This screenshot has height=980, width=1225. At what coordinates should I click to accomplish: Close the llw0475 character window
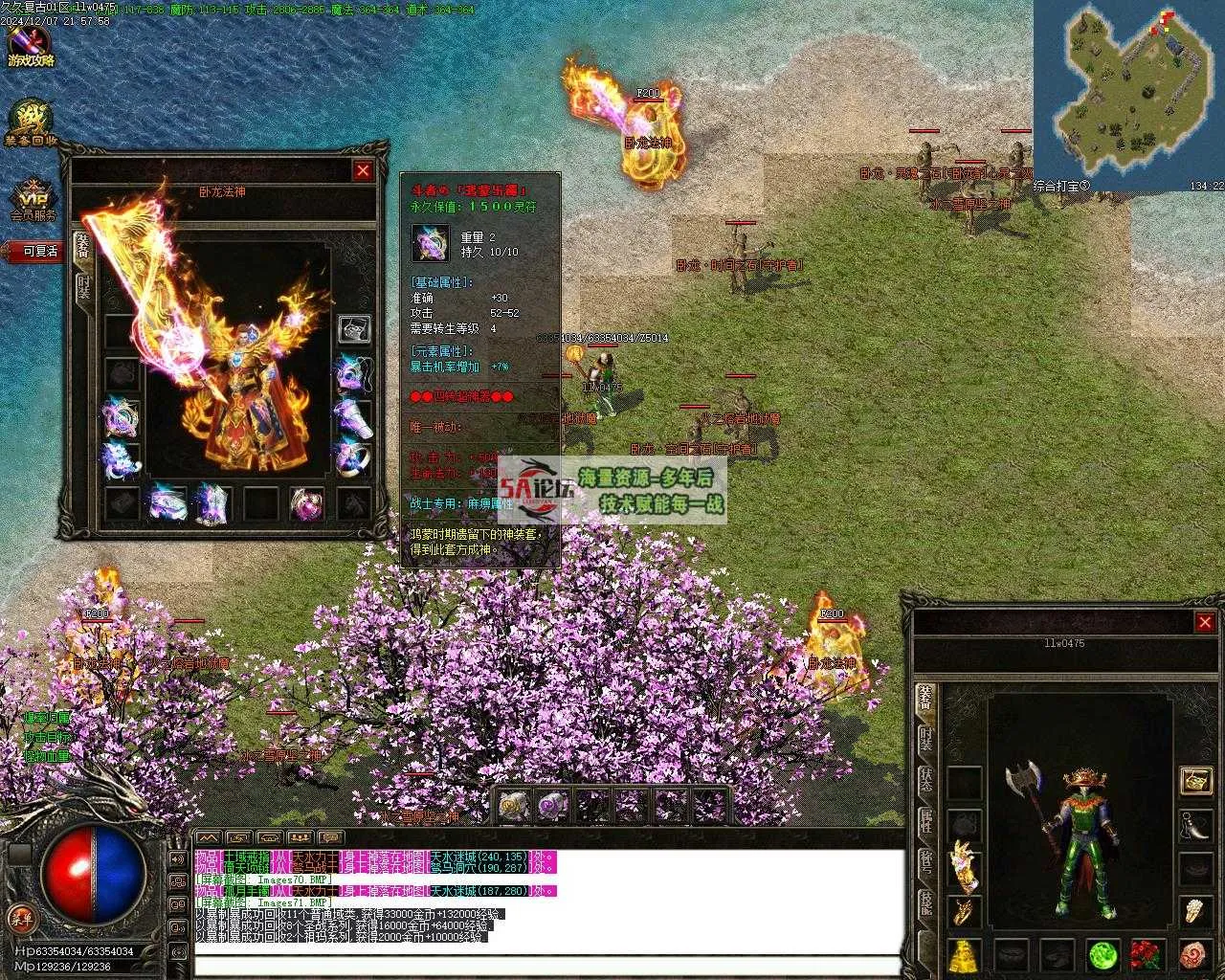coord(1204,623)
